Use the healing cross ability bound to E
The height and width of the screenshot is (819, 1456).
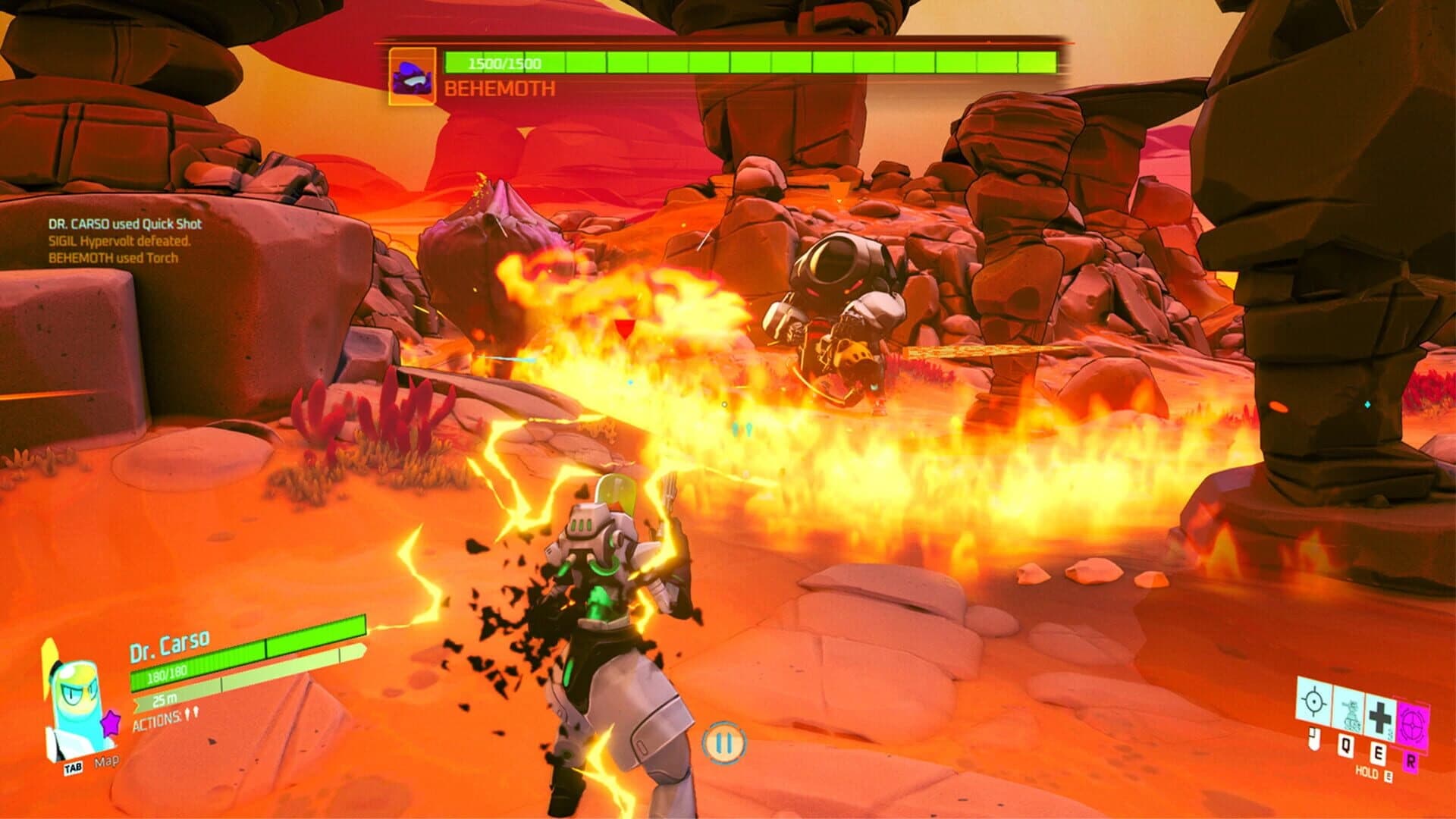tap(1379, 717)
